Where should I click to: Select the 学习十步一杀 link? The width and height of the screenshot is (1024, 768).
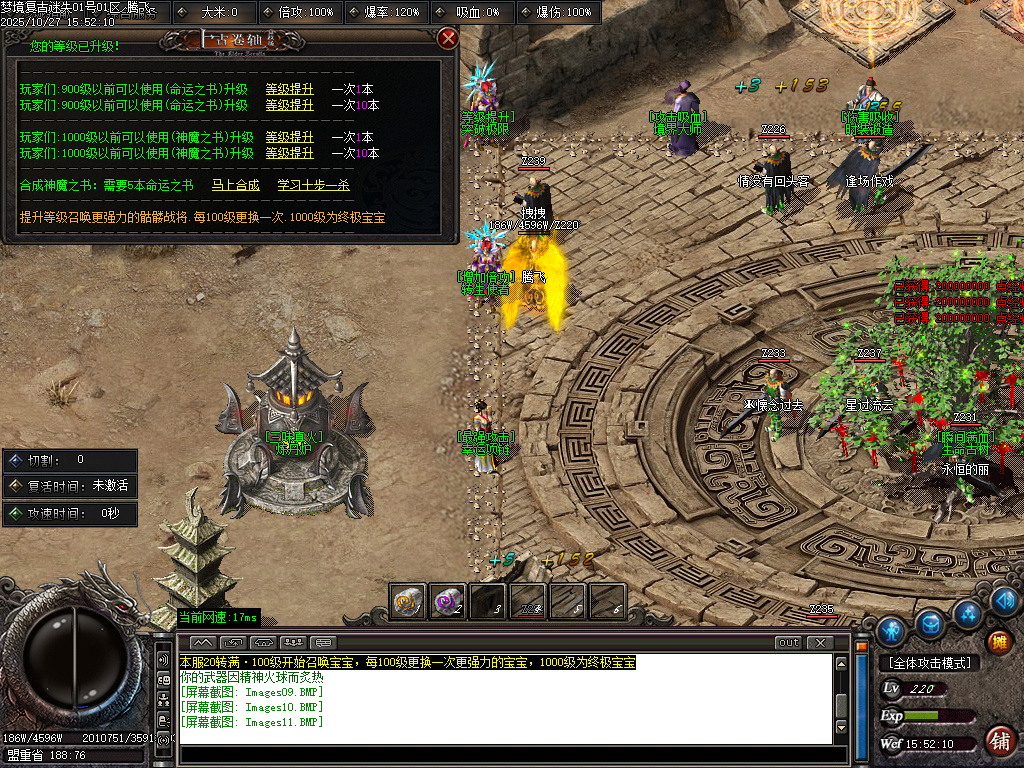coord(314,185)
